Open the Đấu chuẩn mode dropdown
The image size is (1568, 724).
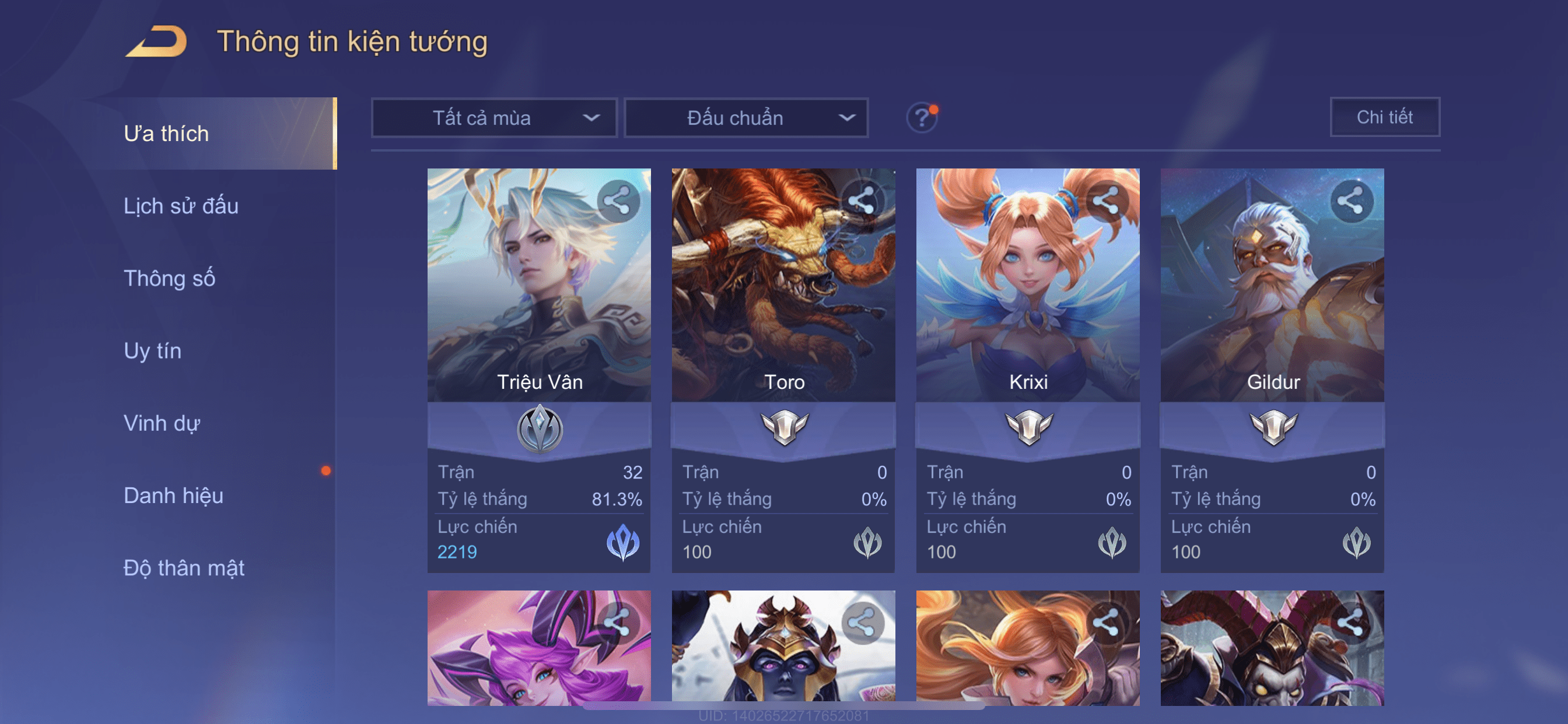[745, 117]
